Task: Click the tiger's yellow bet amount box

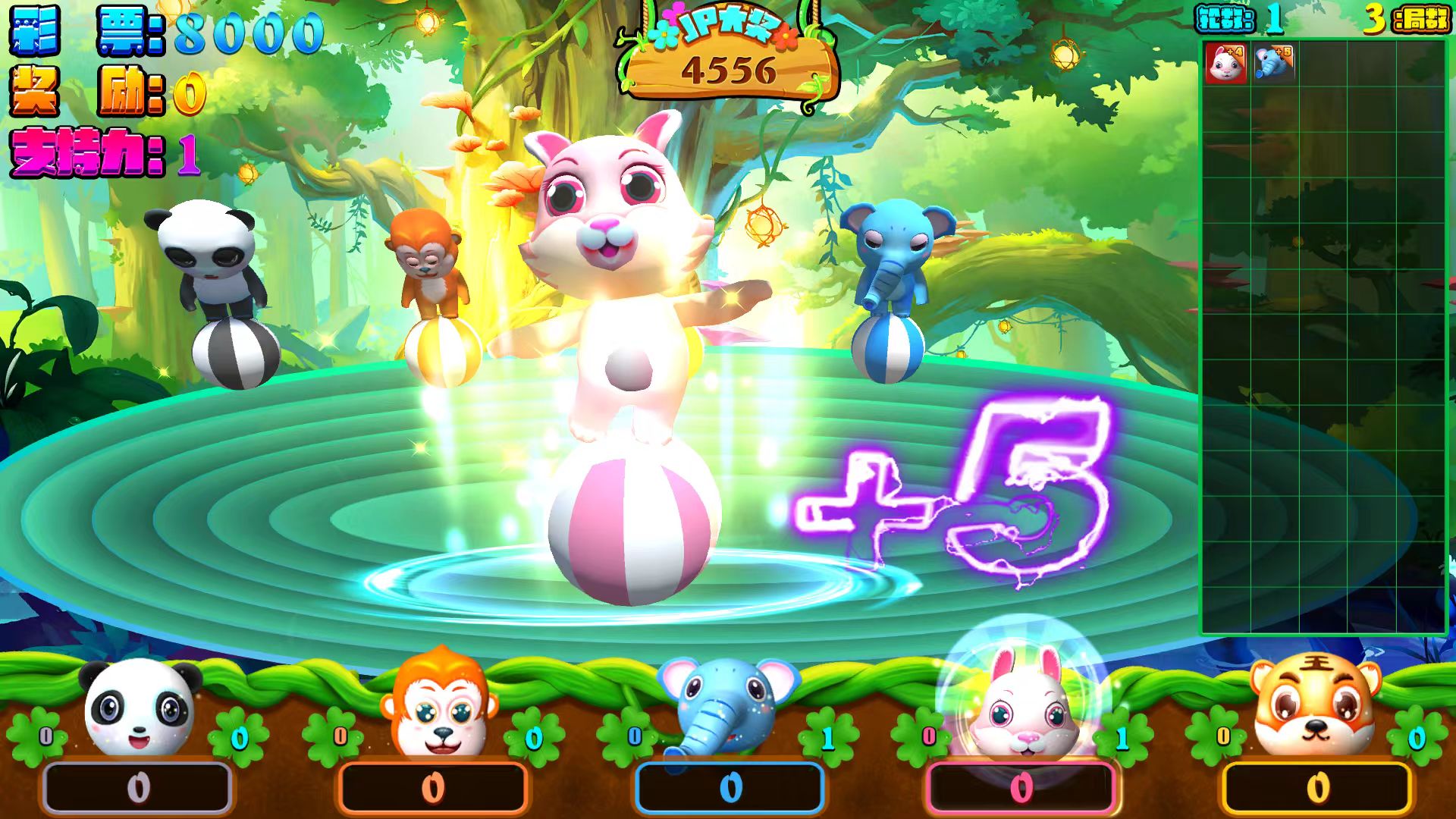Action: coord(1317,788)
